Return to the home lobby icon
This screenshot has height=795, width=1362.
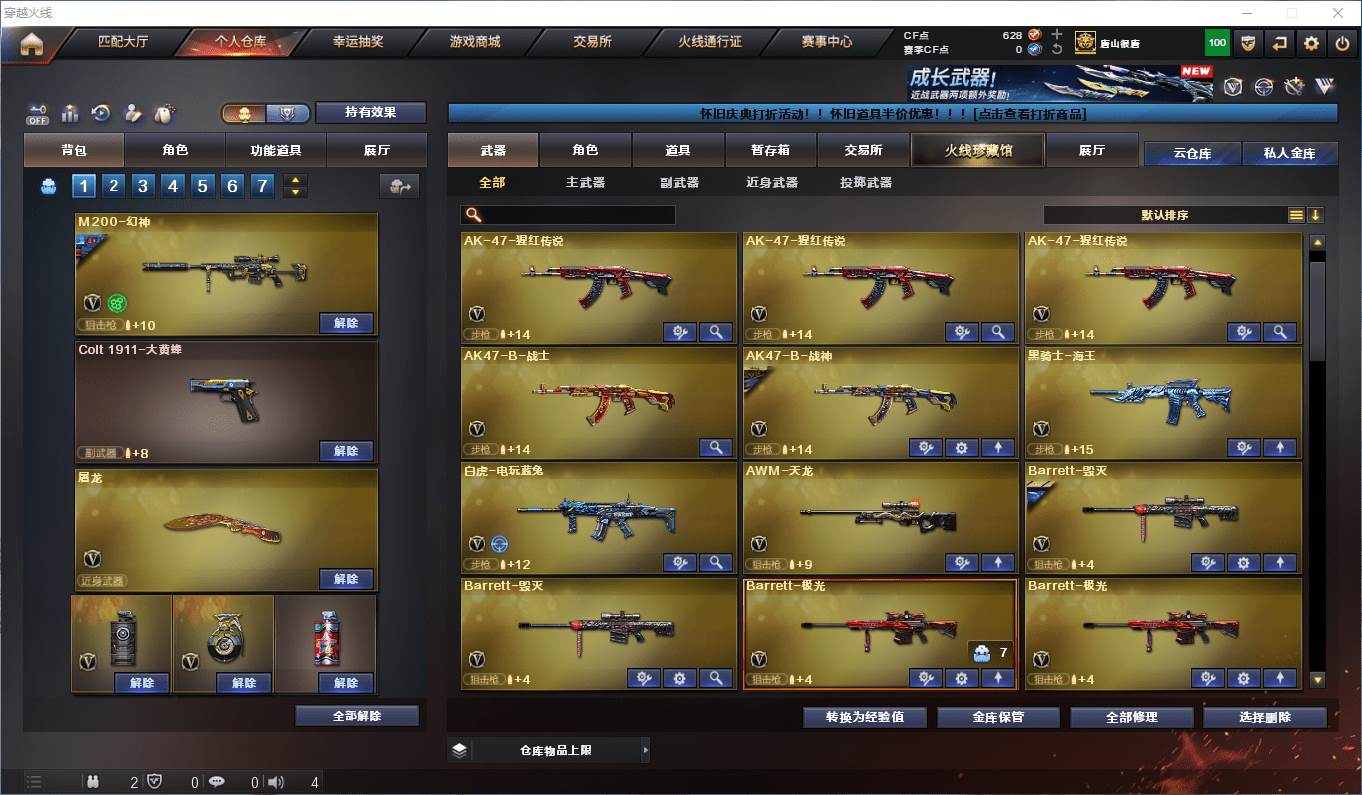pyautogui.click(x=32, y=43)
